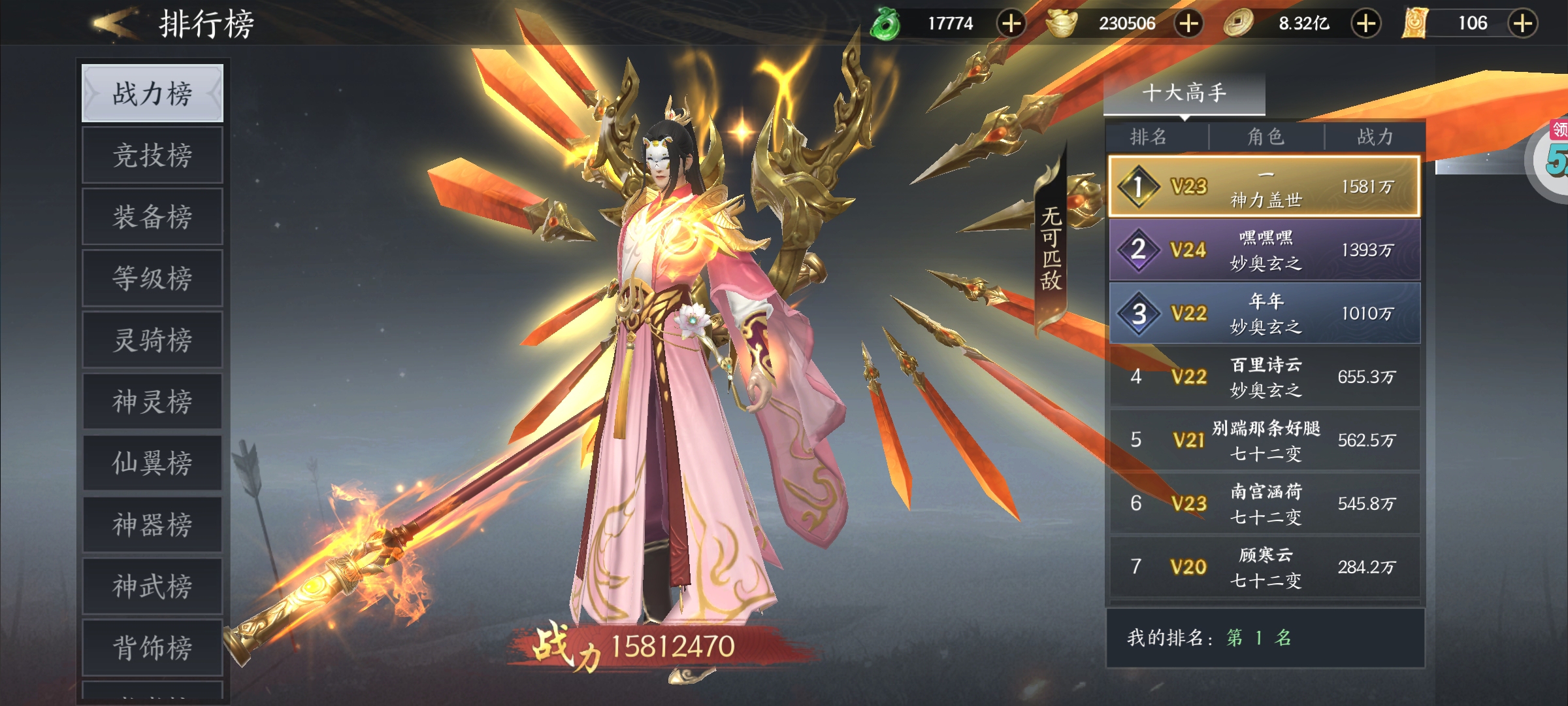This screenshot has width=1568, height=706.
Task: Show the 等级榜 level ranking
Action: click(x=152, y=278)
